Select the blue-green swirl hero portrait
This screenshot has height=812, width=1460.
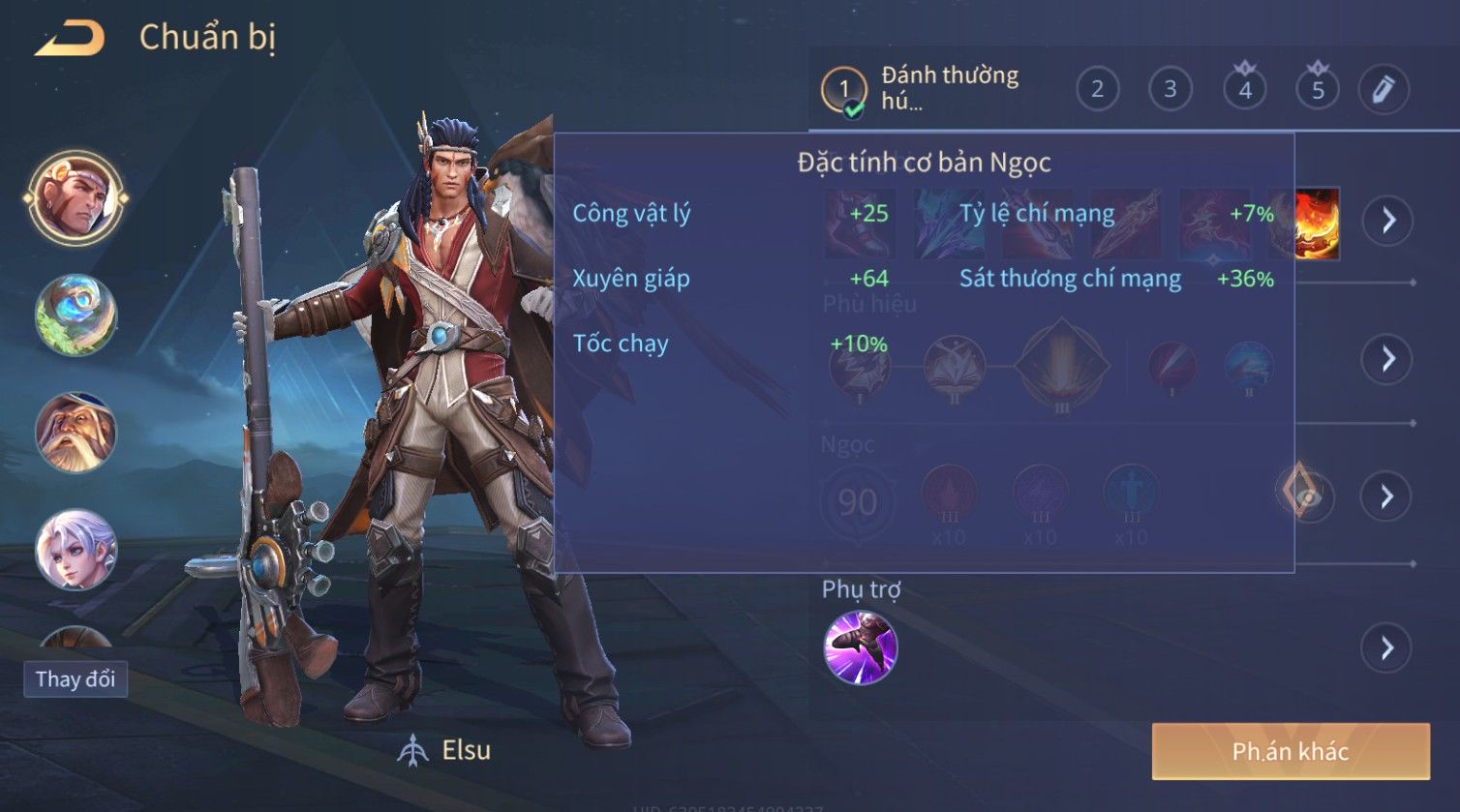pyautogui.click(x=76, y=315)
